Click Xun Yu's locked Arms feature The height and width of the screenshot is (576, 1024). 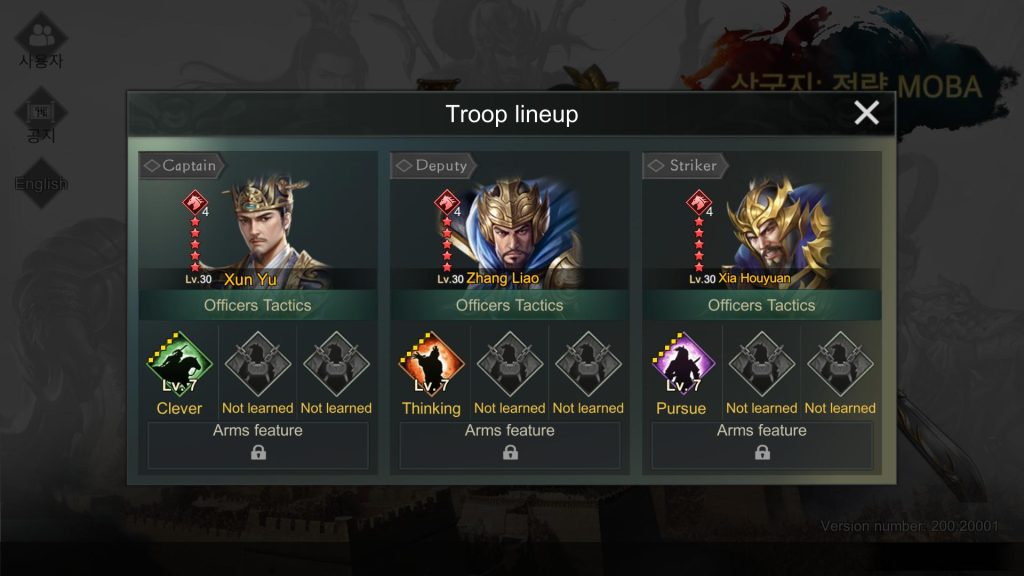point(258,445)
